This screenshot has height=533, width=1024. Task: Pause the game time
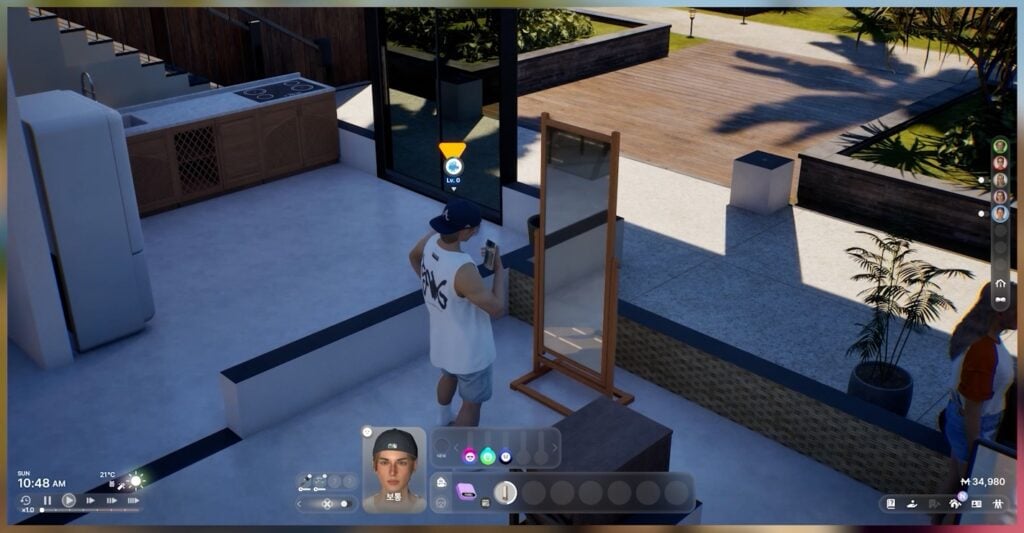point(47,500)
